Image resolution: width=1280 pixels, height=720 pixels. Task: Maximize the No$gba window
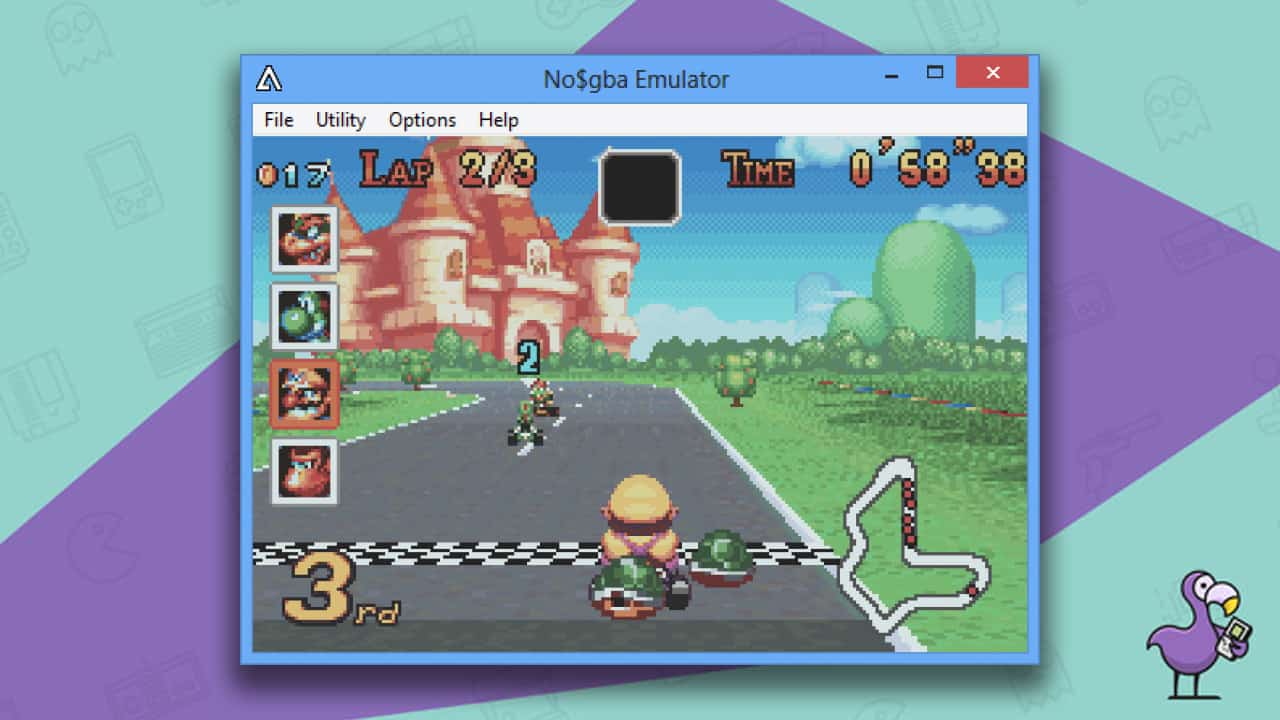tap(935, 73)
